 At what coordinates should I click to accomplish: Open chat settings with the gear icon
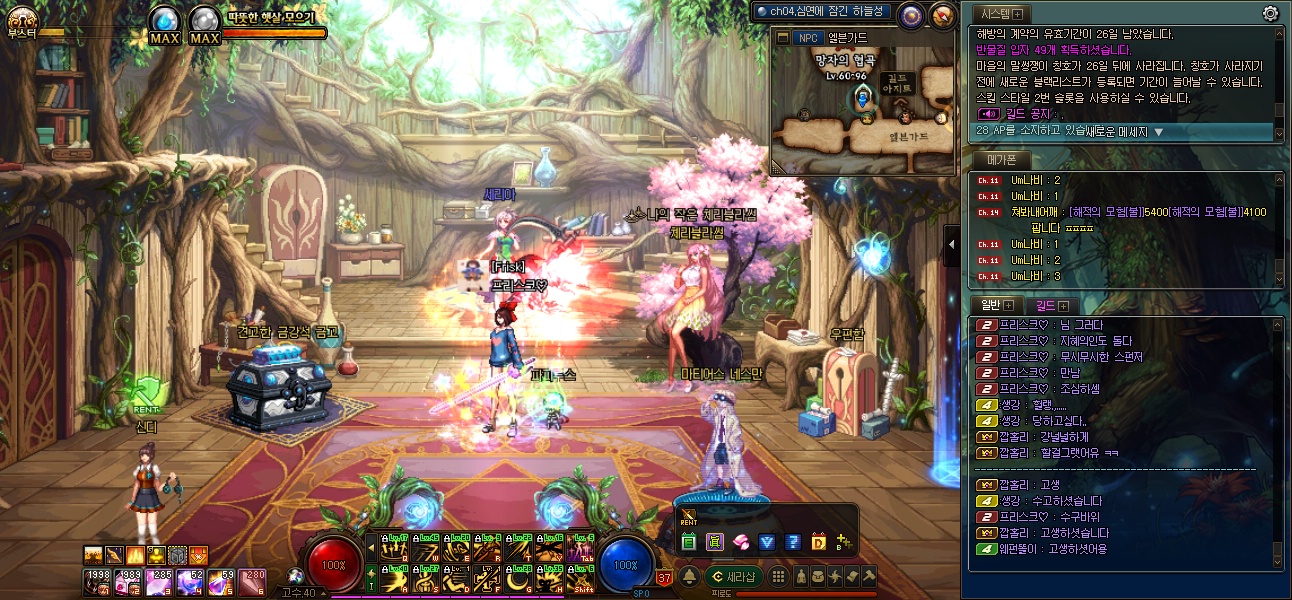click(1270, 13)
